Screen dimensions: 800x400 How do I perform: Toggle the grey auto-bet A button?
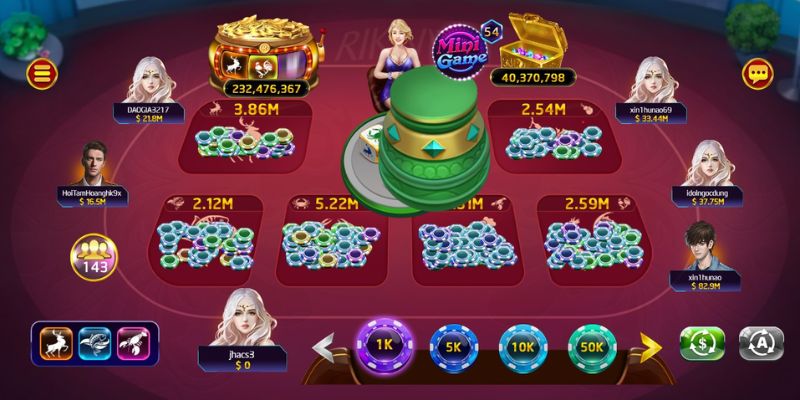(x=761, y=343)
